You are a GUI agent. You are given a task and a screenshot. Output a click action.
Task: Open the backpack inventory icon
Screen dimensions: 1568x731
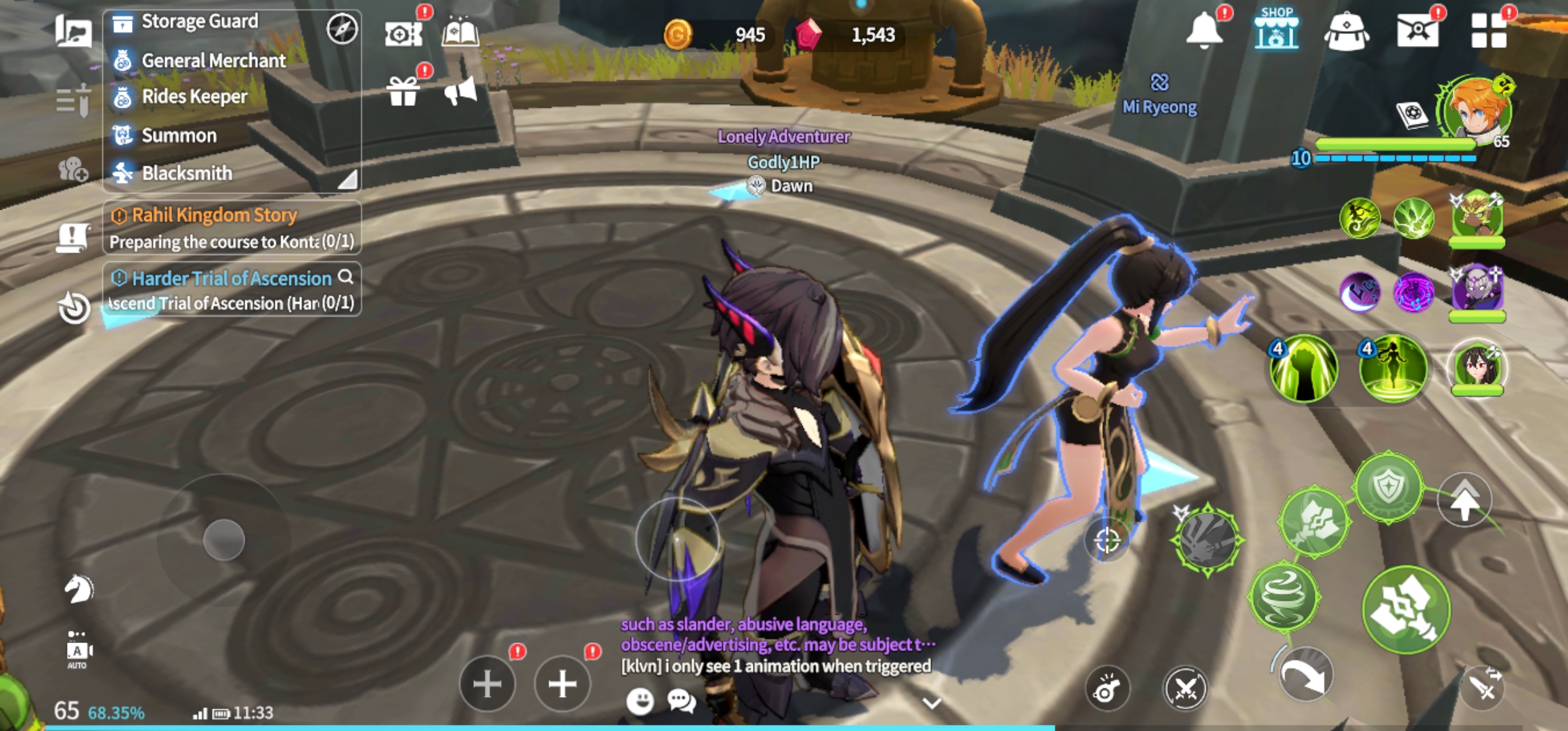(x=1346, y=31)
